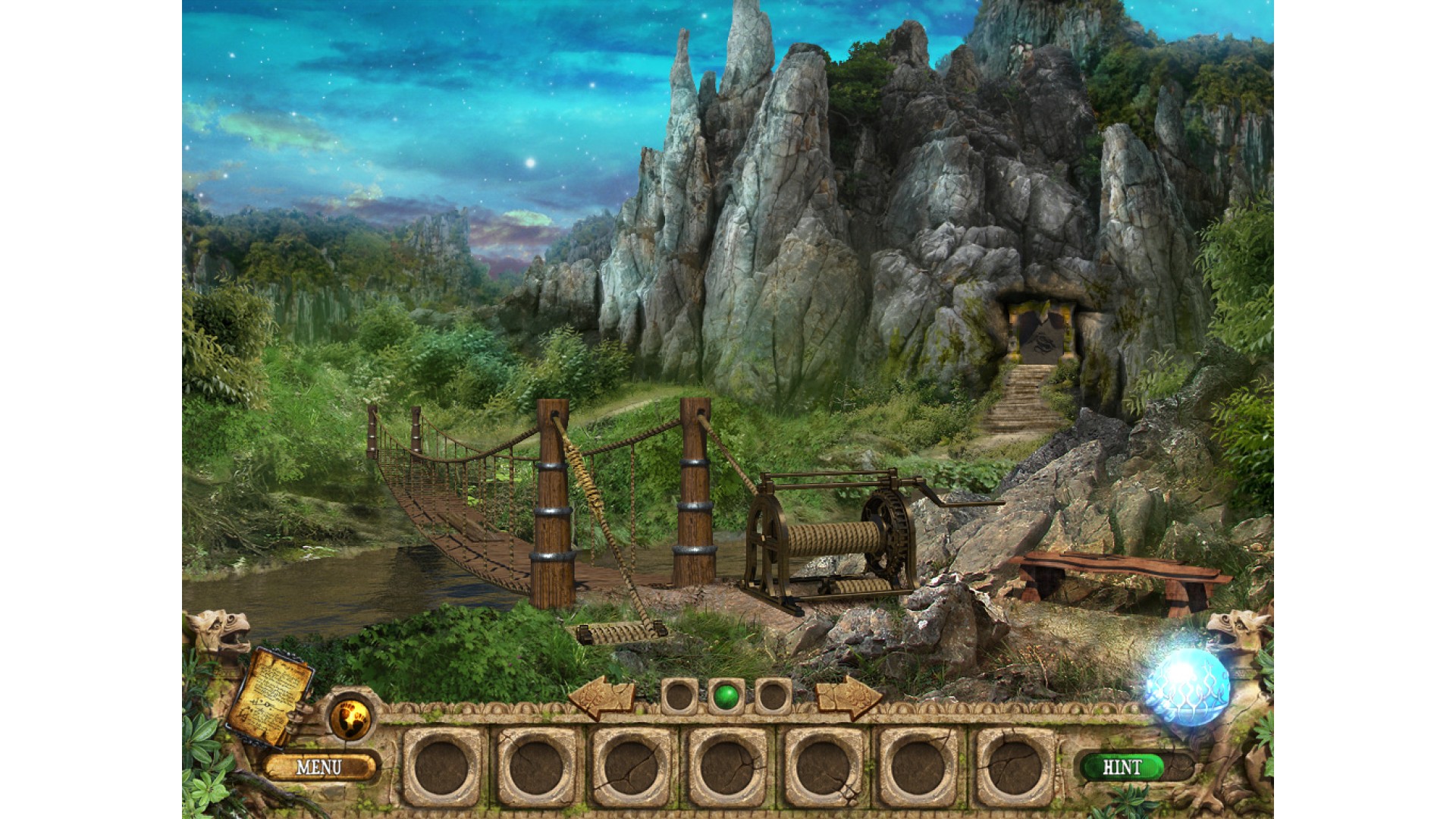Open the game MENU
This screenshot has width=1456, height=819.
click(319, 767)
